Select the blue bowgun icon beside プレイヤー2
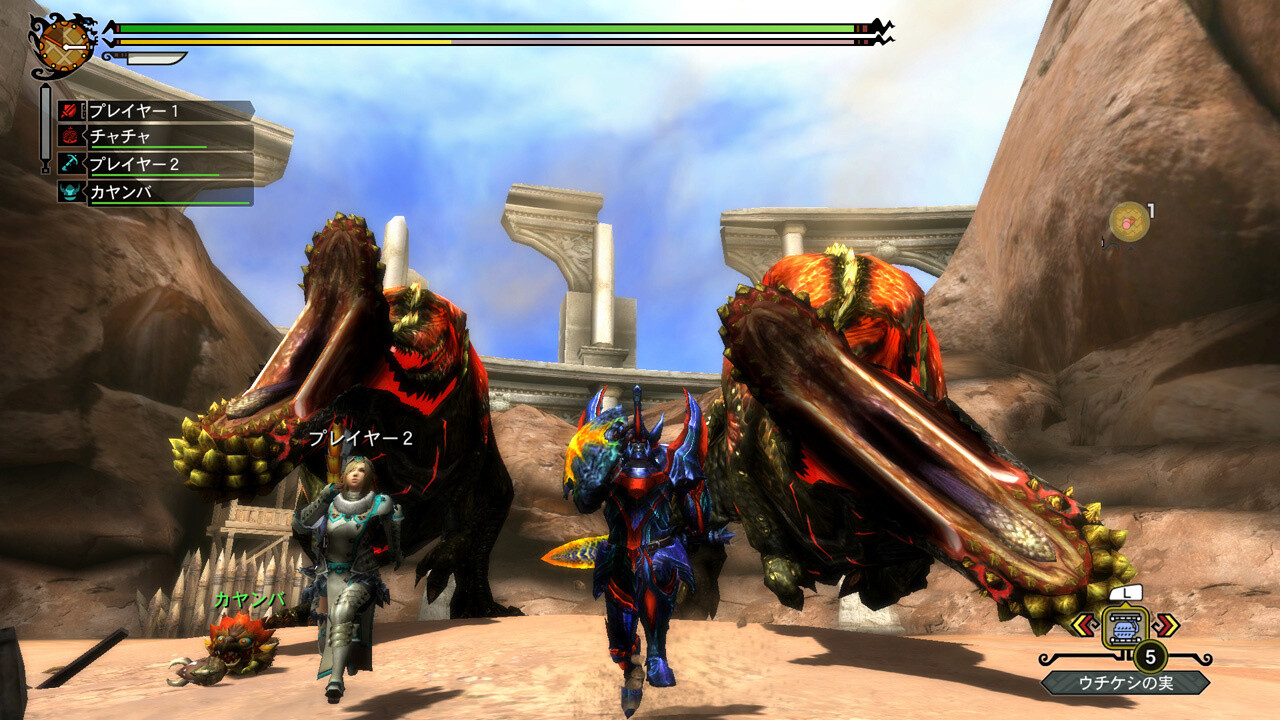1280x720 pixels. pyautogui.click(x=68, y=161)
